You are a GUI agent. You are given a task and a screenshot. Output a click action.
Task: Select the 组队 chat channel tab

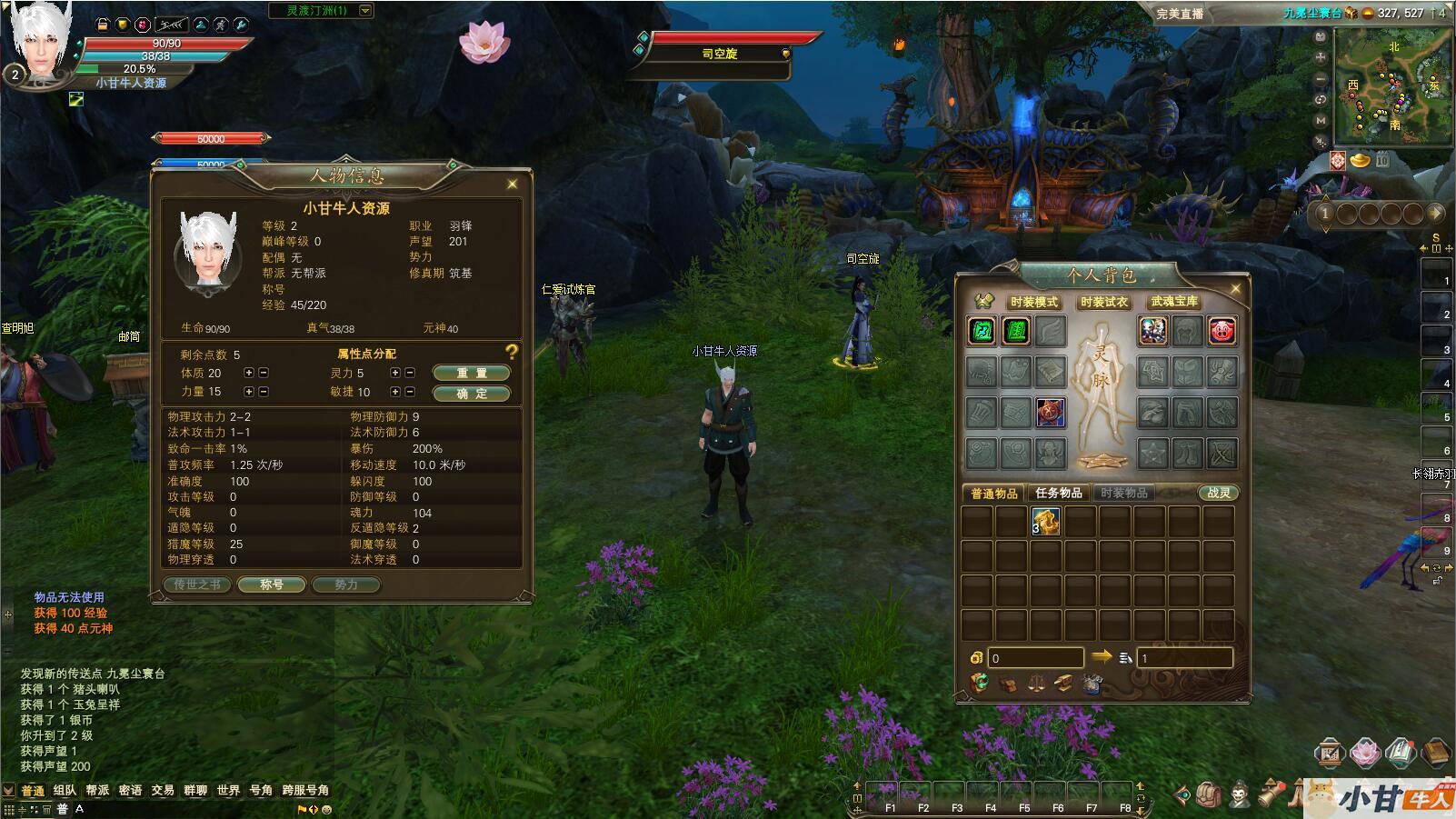click(x=65, y=790)
